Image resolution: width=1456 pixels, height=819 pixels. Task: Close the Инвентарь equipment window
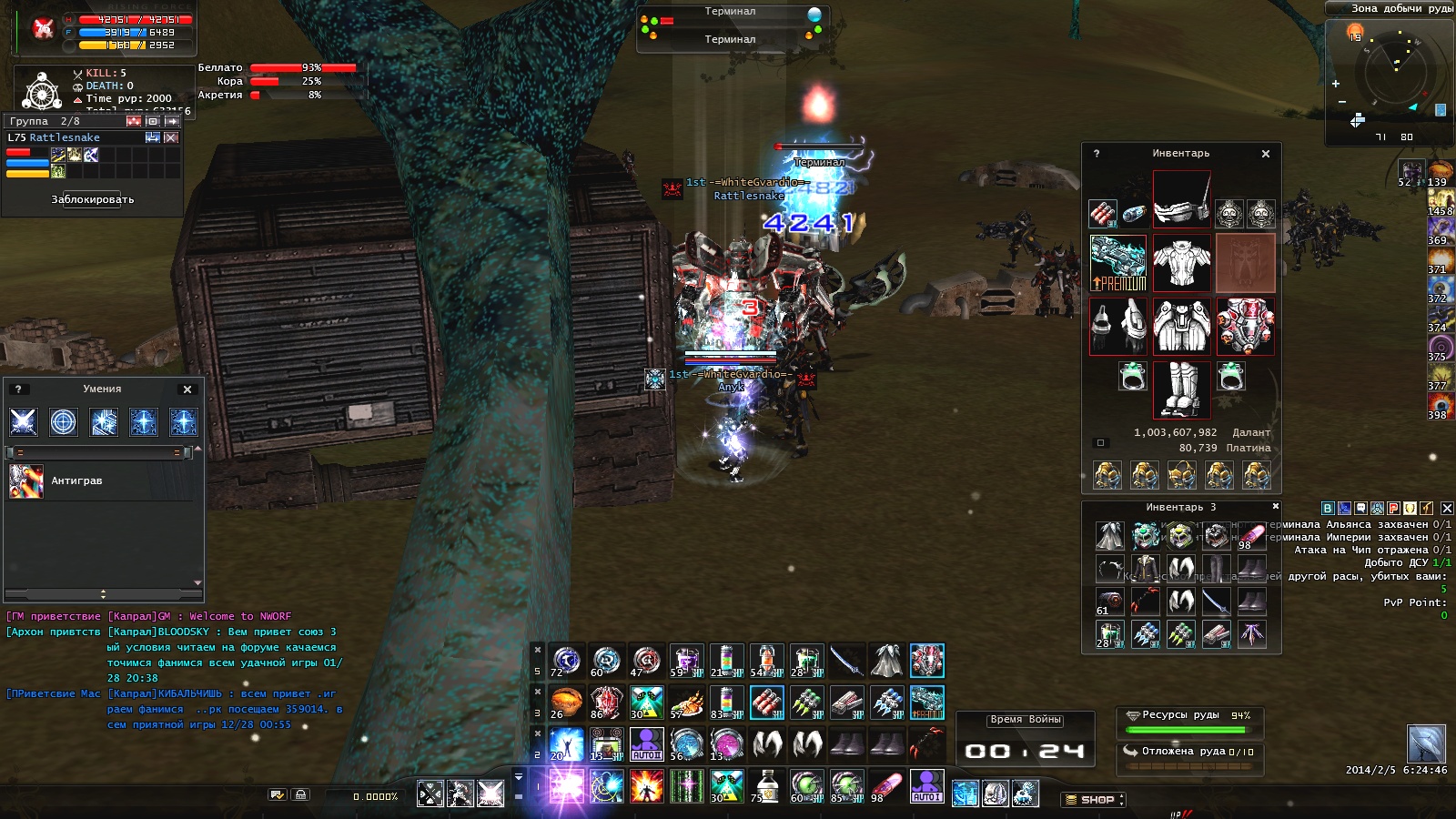(1266, 154)
